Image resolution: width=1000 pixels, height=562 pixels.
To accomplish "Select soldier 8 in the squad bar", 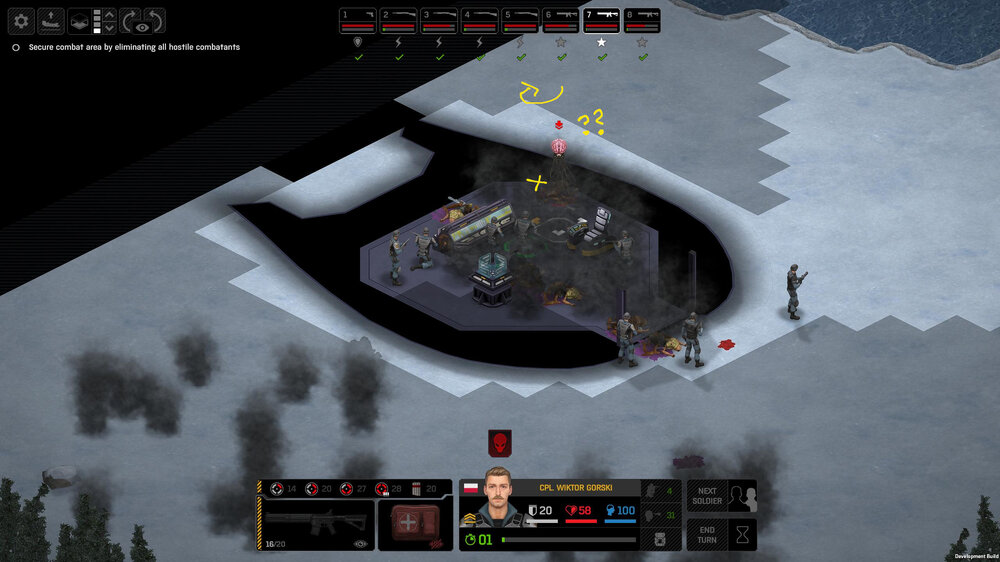I will tap(642, 21).
